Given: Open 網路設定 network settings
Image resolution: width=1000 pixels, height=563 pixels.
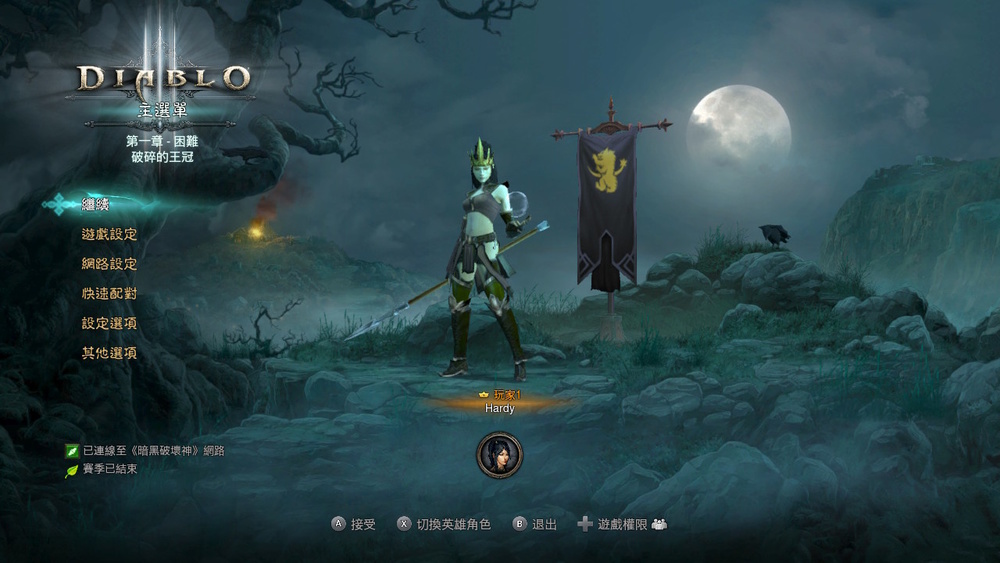Looking at the screenshot, I should (x=109, y=264).
